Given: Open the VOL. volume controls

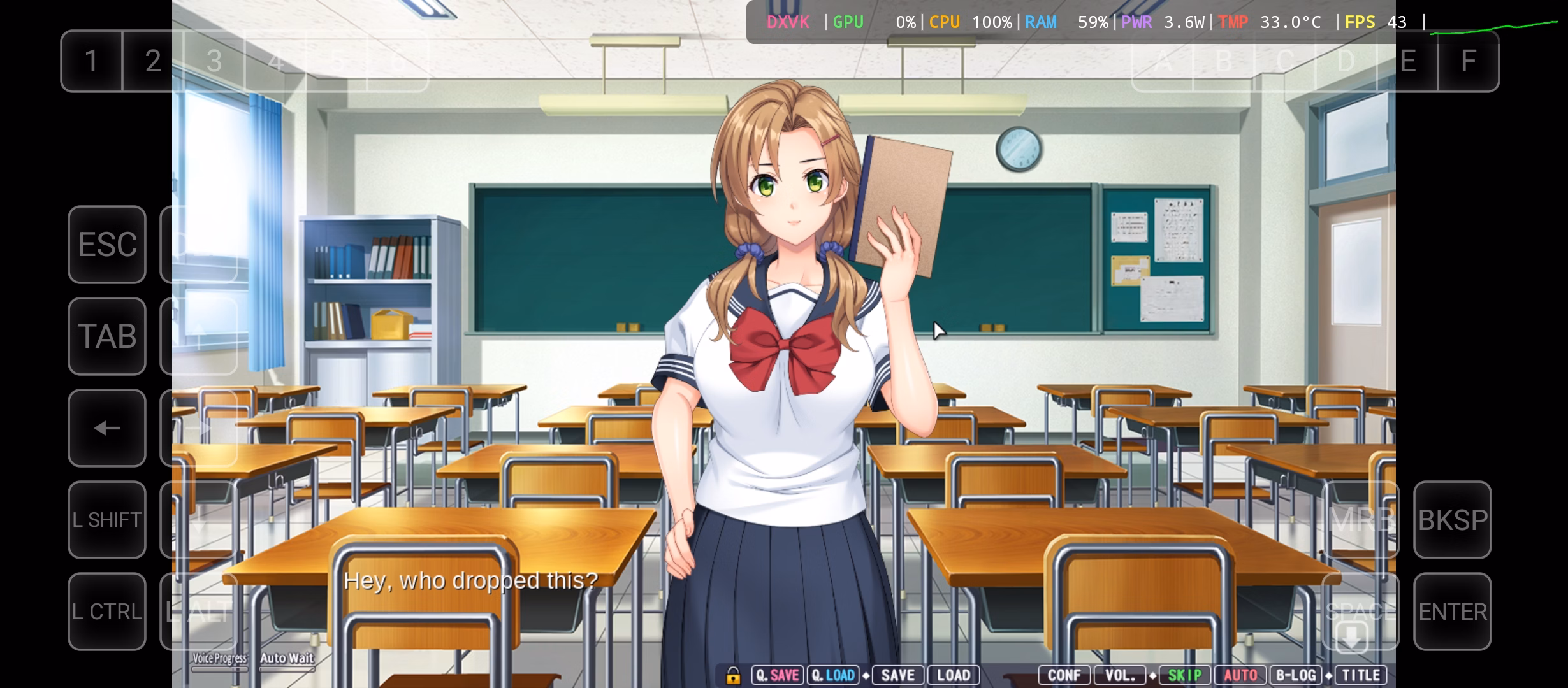Looking at the screenshot, I should point(1121,675).
